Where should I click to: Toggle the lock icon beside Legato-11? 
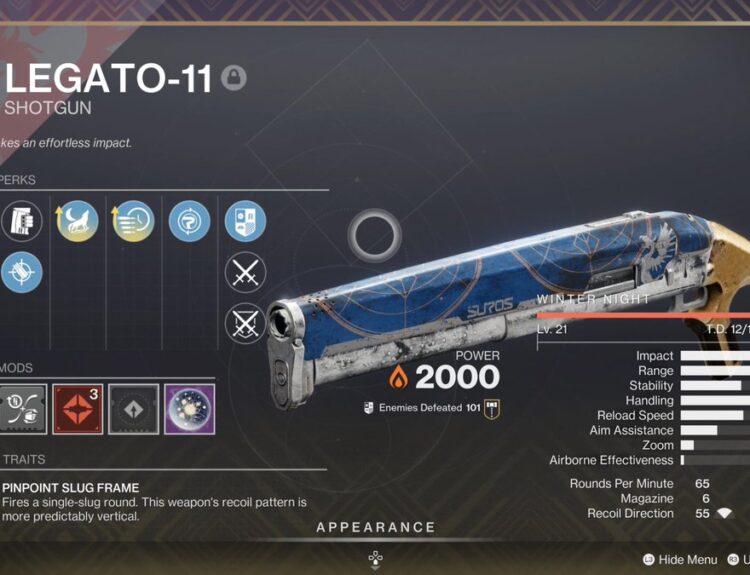tap(233, 79)
